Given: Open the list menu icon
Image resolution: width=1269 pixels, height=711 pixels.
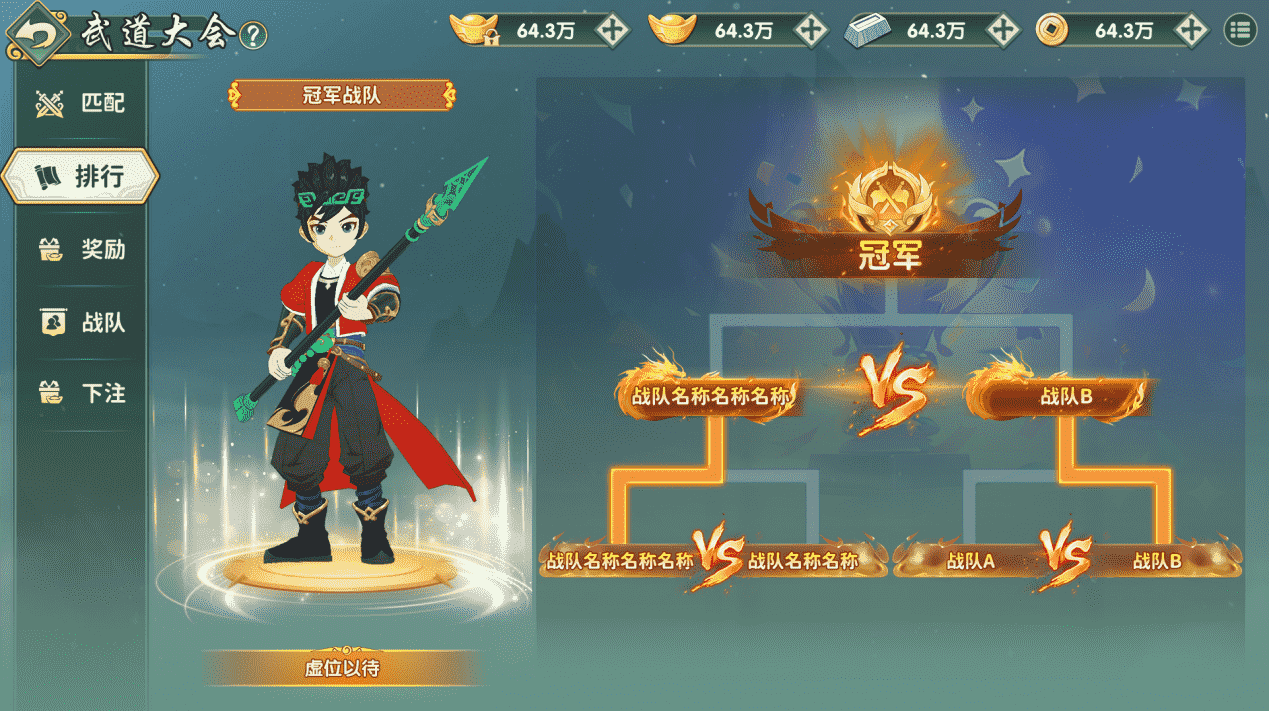Looking at the screenshot, I should (1240, 31).
